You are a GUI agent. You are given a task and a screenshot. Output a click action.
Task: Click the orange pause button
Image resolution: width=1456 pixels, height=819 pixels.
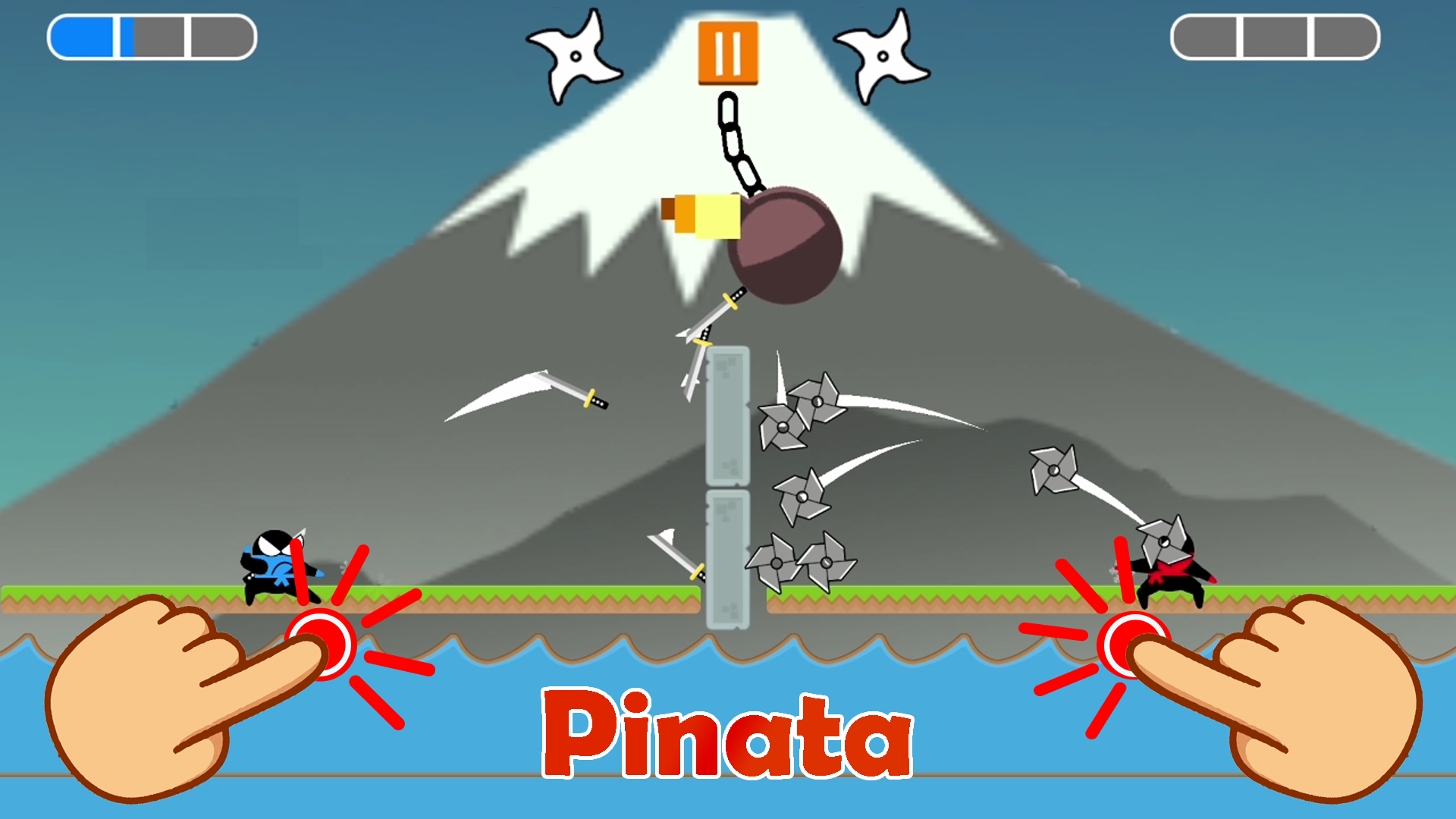(727, 51)
